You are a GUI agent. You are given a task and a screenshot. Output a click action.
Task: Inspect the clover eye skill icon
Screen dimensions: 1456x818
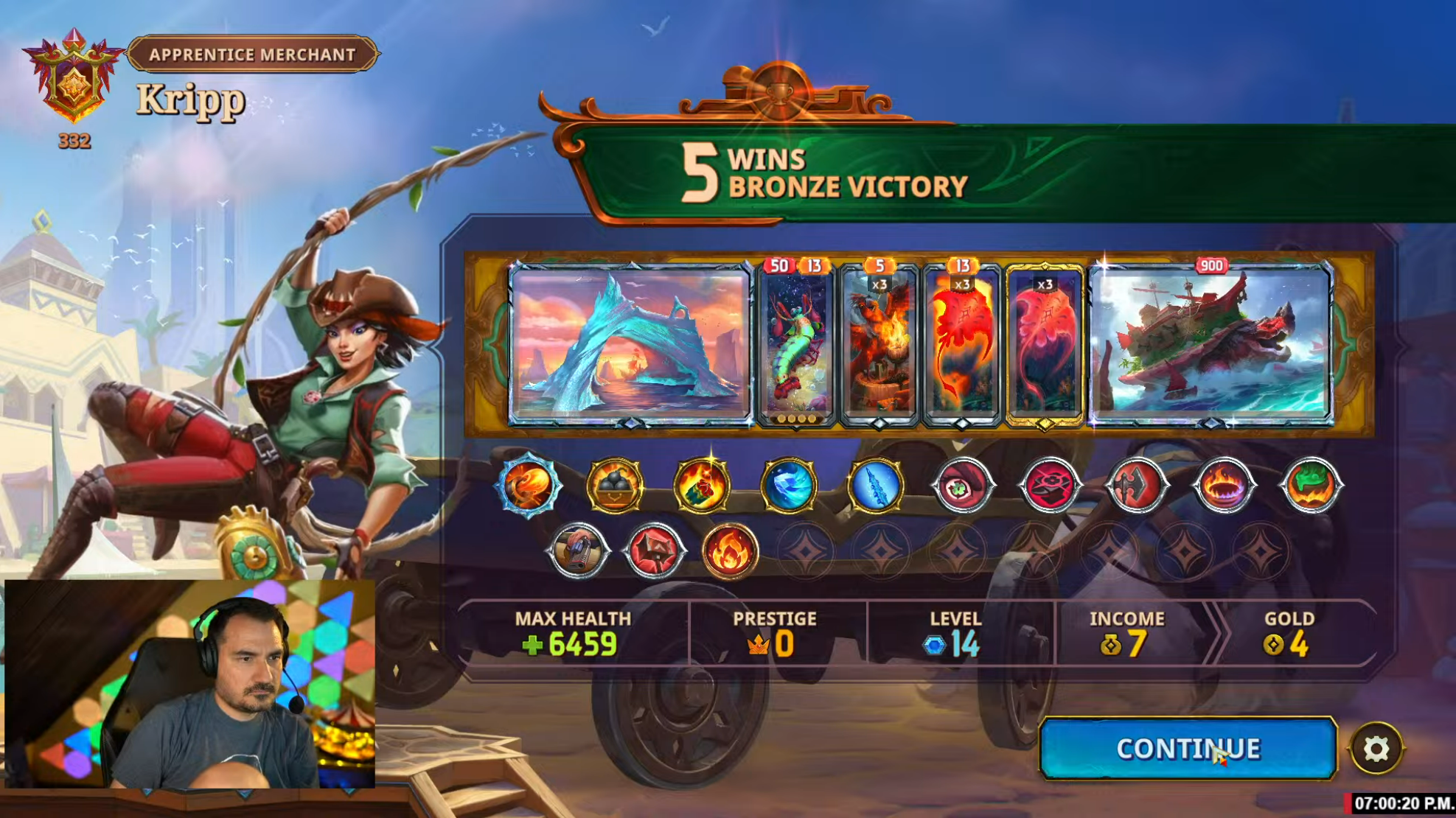pyautogui.click(x=962, y=486)
